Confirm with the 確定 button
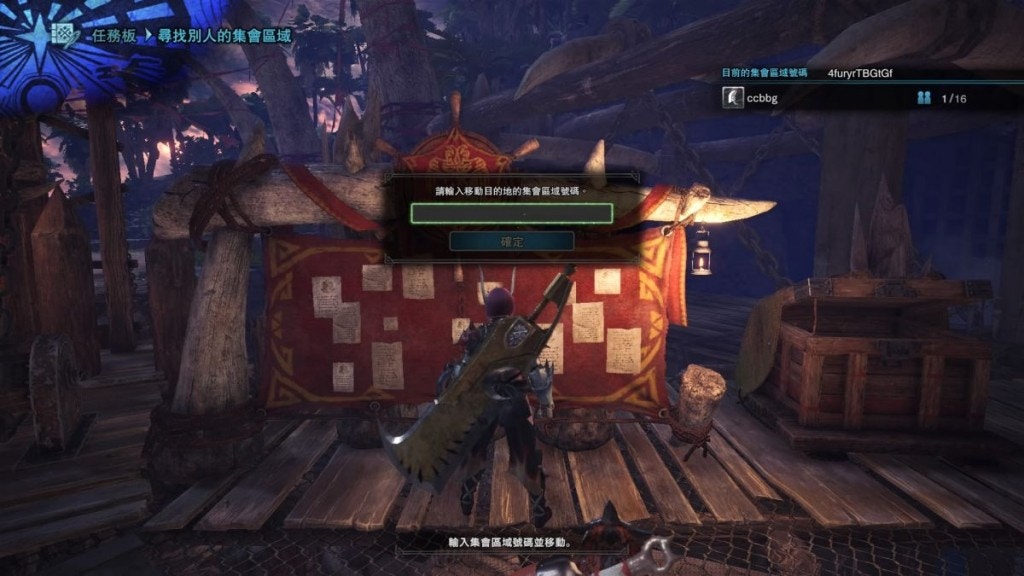Screen dimensions: 1024x576 point(511,242)
